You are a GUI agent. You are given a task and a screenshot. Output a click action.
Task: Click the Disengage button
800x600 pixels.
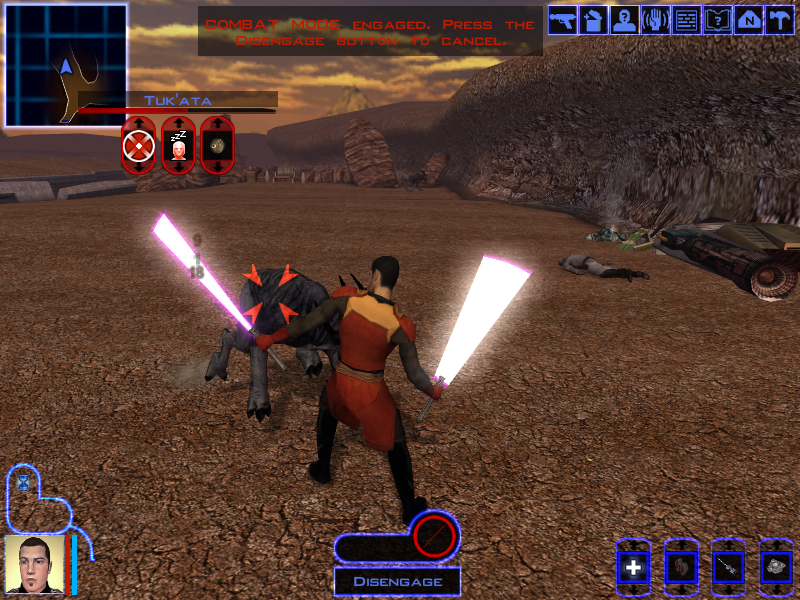click(x=396, y=581)
